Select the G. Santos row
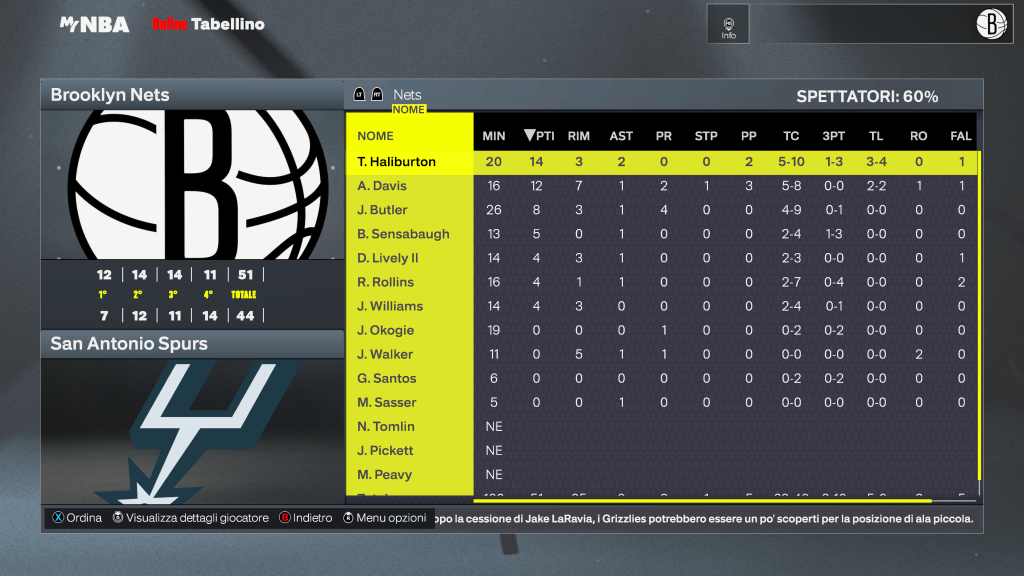Image resolution: width=1024 pixels, height=576 pixels. pyautogui.click(x=388, y=378)
